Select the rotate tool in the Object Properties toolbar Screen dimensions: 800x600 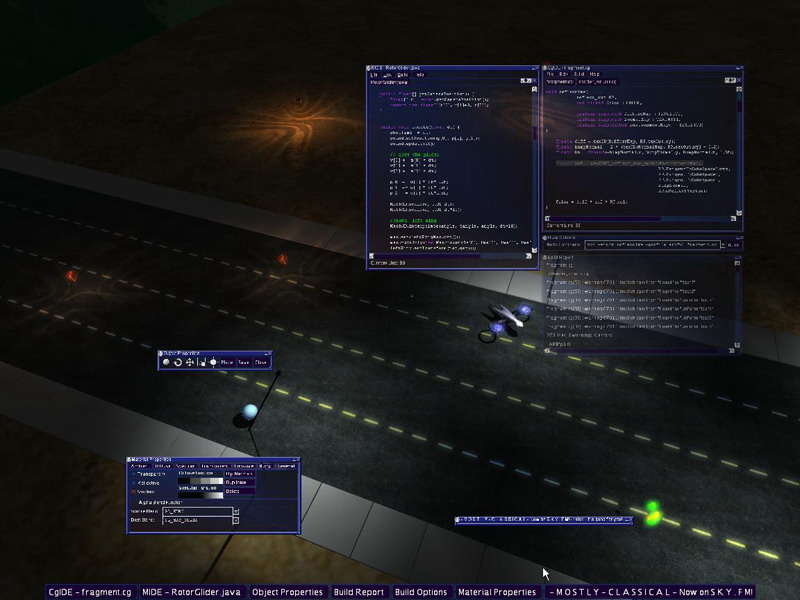point(177,362)
